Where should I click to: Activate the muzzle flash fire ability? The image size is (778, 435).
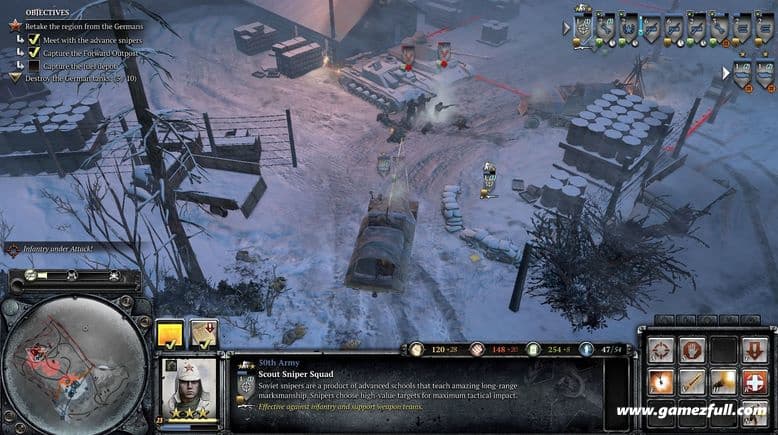click(723, 381)
